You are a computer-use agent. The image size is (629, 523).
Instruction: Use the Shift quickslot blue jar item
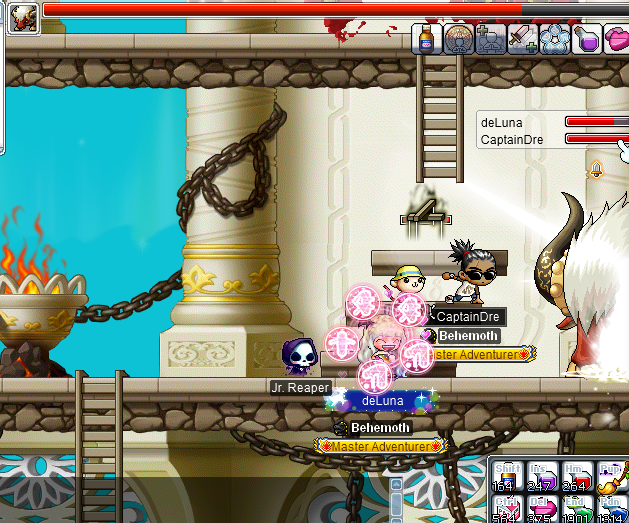(509, 475)
